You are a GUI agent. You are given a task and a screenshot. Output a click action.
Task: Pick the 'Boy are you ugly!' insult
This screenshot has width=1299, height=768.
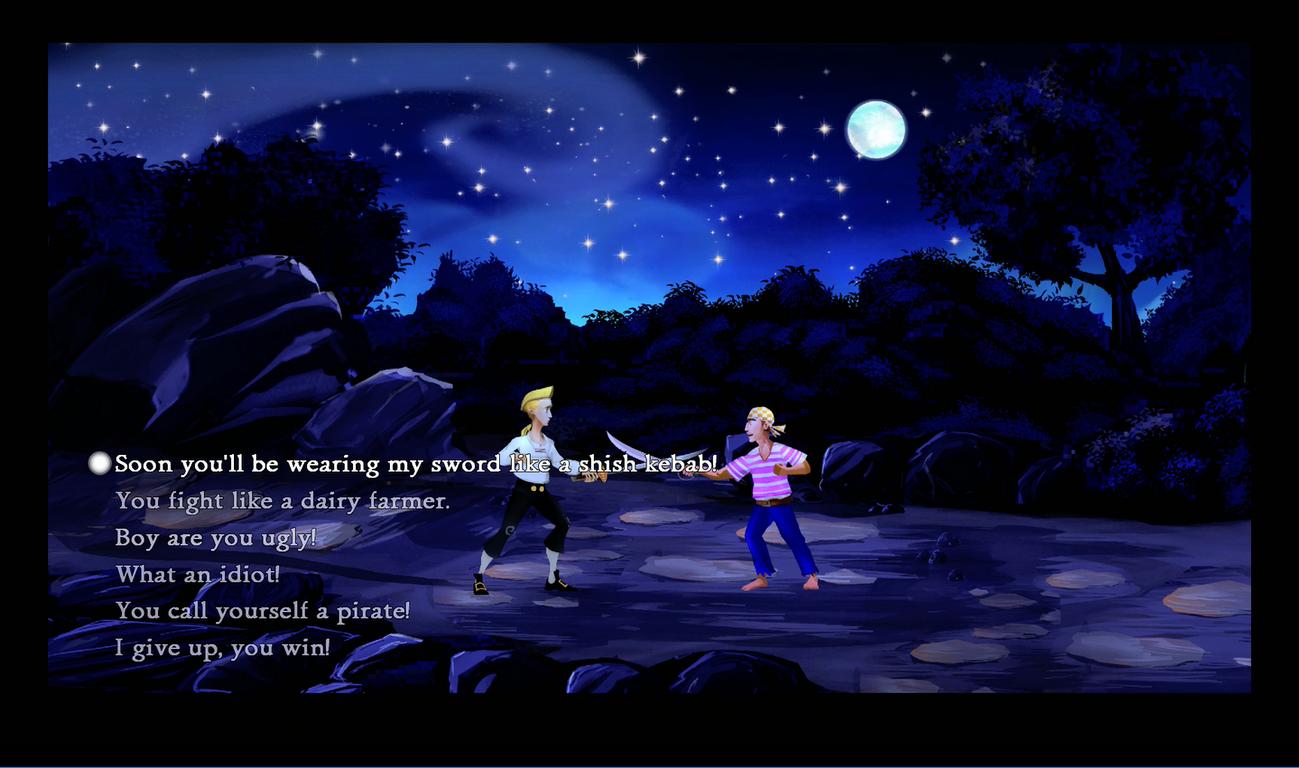215,538
